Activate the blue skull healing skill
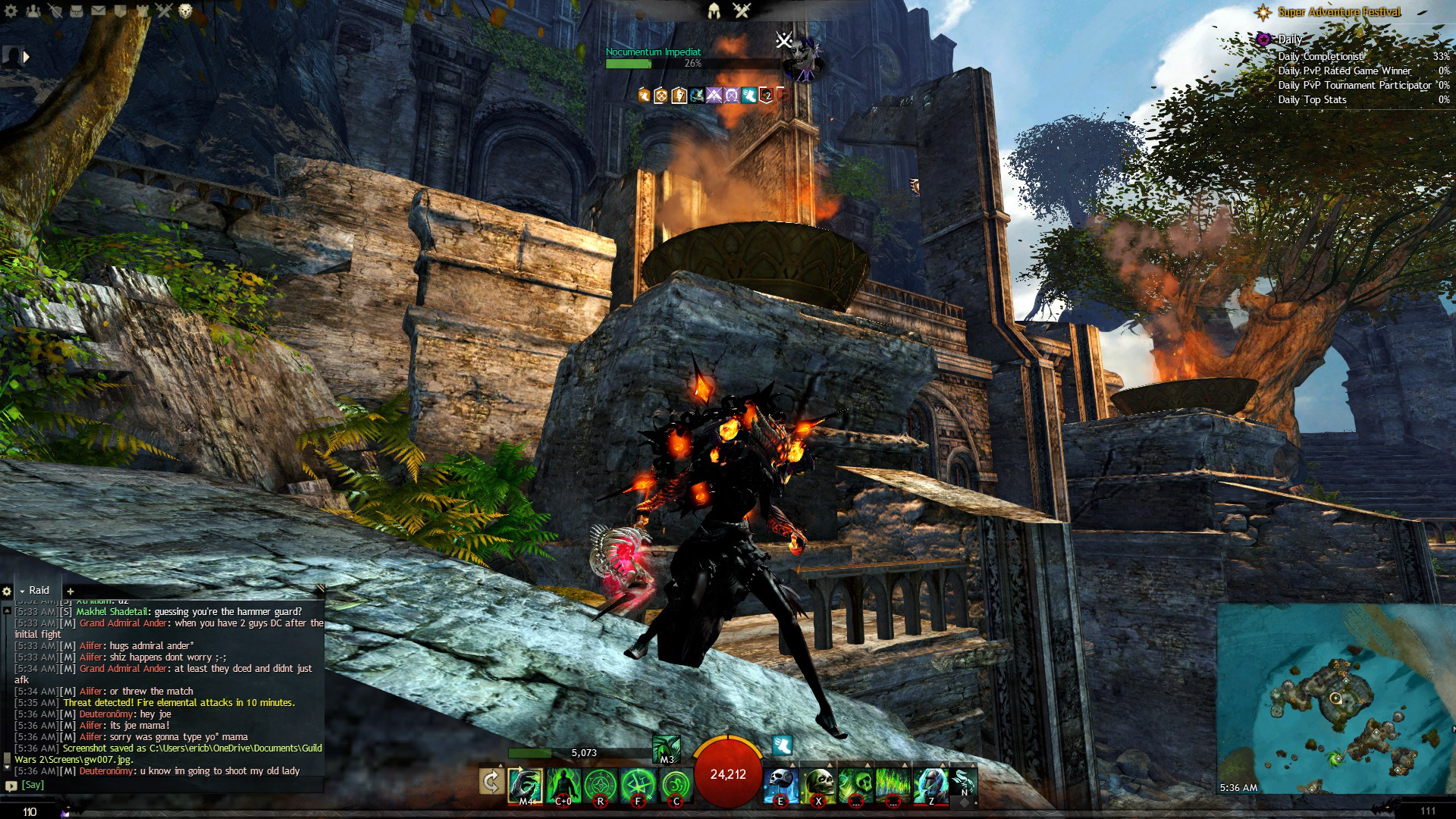The image size is (1456, 819). 780,784
